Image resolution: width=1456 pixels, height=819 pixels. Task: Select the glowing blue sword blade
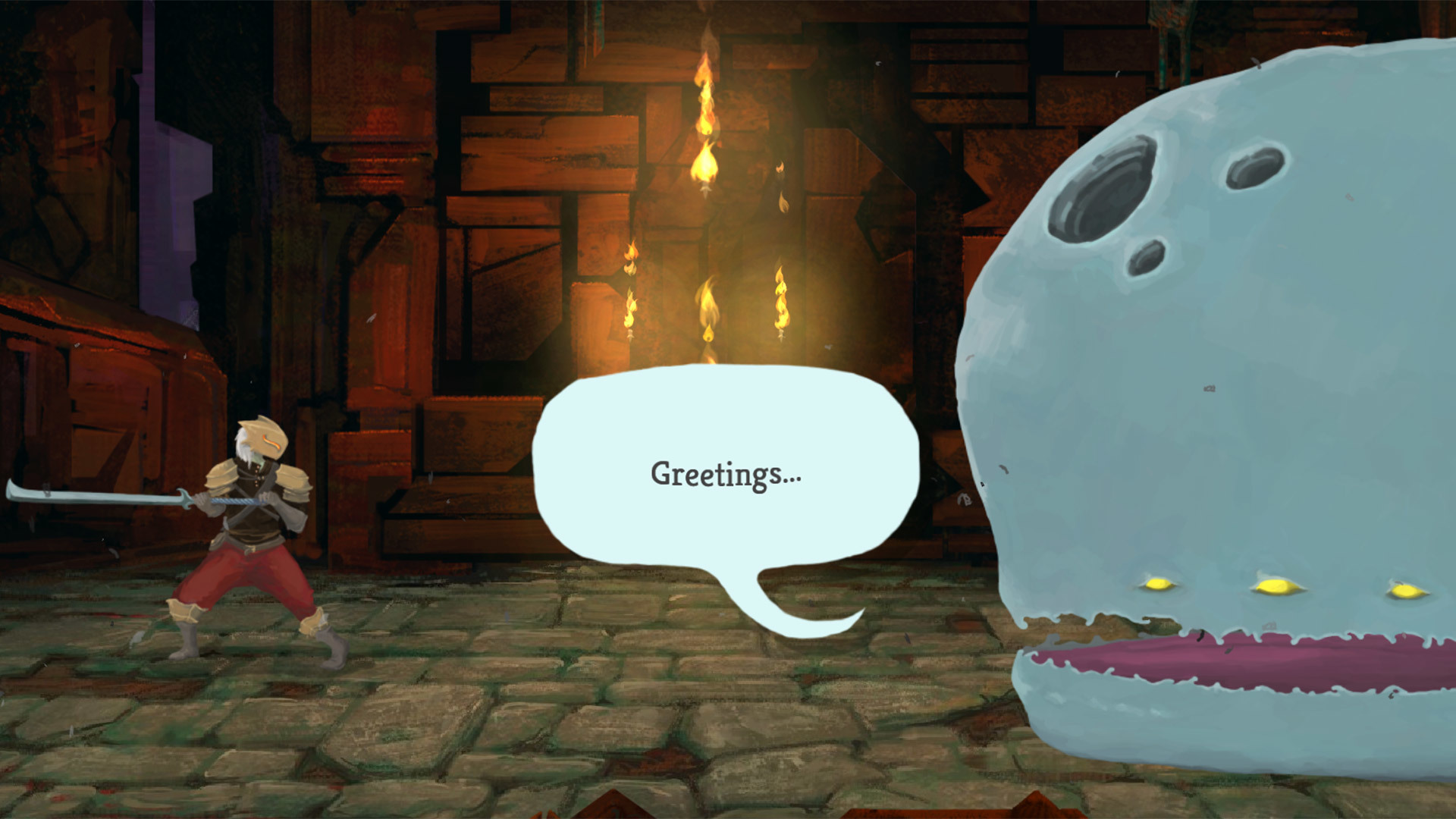pos(83,494)
